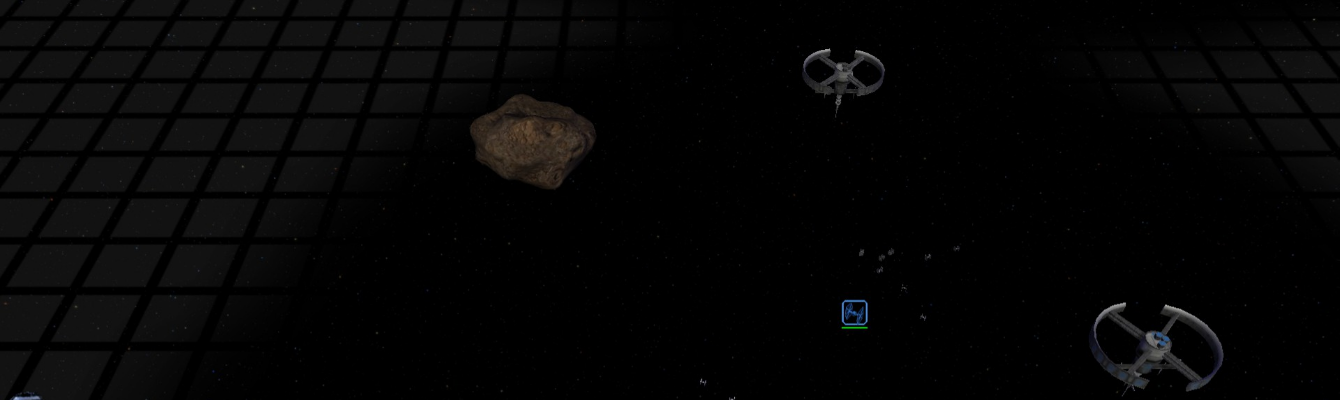Image resolution: width=1340 pixels, height=400 pixels.
Task: Select the TIE fighter squadron marker
Action: click(854, 313)
